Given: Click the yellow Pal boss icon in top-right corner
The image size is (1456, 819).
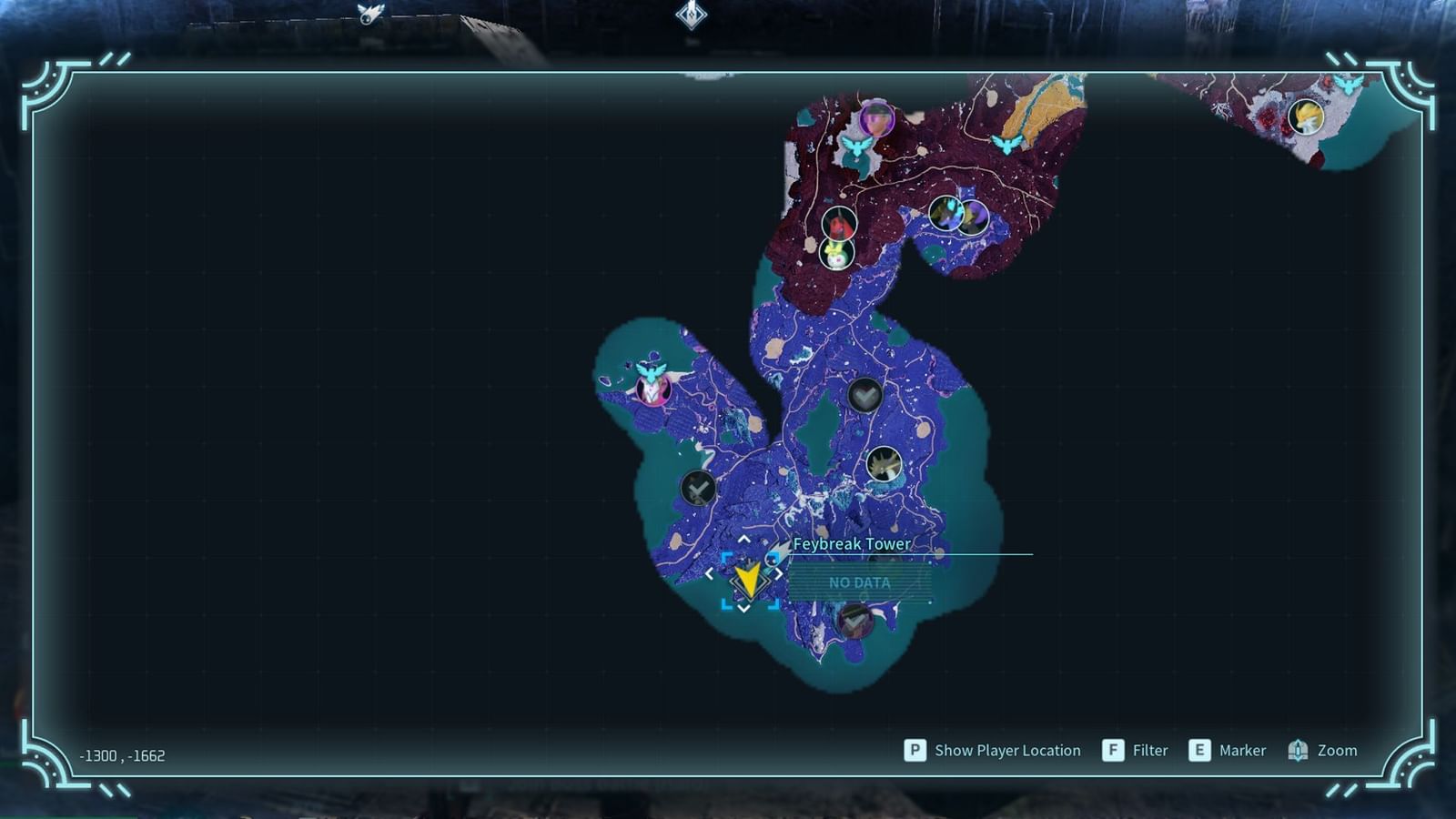Looking at the screenshot, I should 1307,116.
